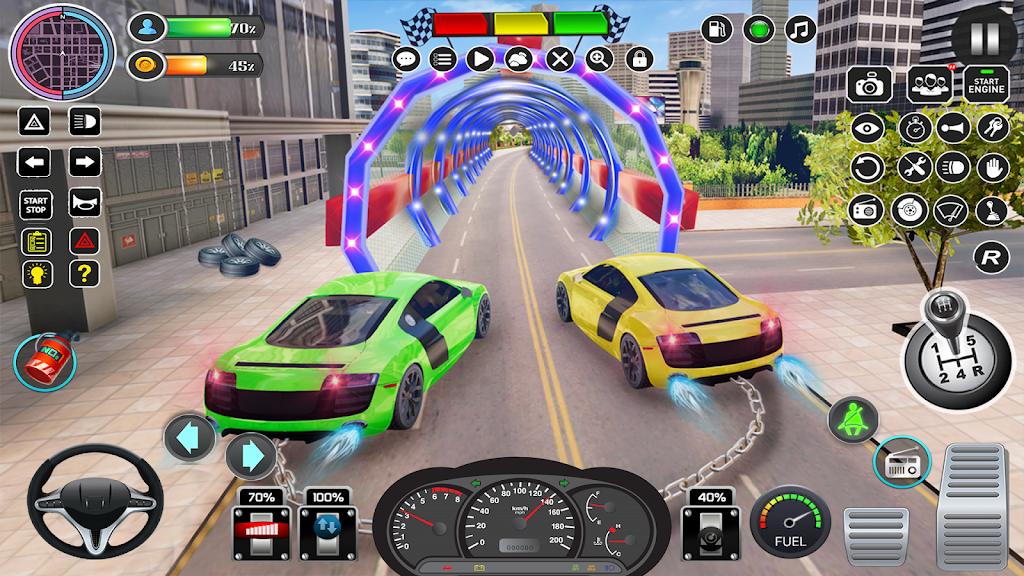Step on the large accelerator pedal
The image size is (1024, 576).
tap(971, 505)
